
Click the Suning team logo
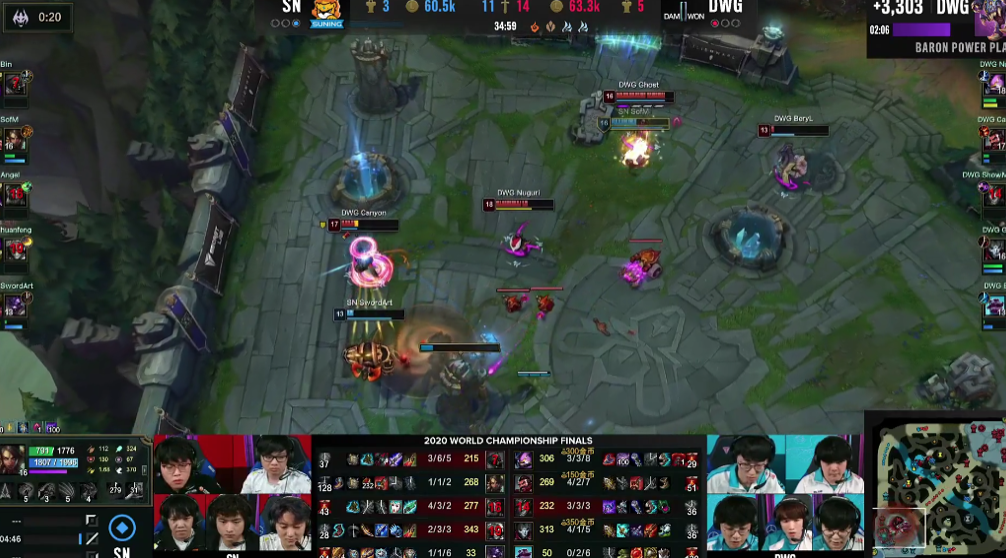pyautogui.click(x=327, y=11)
